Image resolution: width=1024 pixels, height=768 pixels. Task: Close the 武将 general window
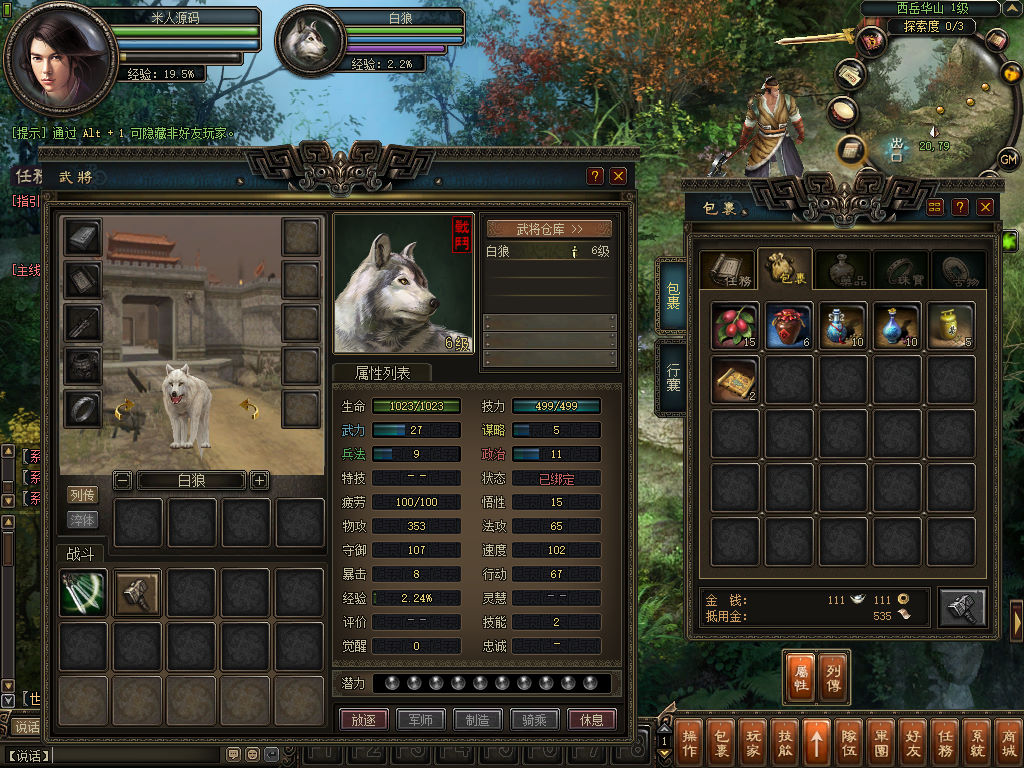point(618,176)
